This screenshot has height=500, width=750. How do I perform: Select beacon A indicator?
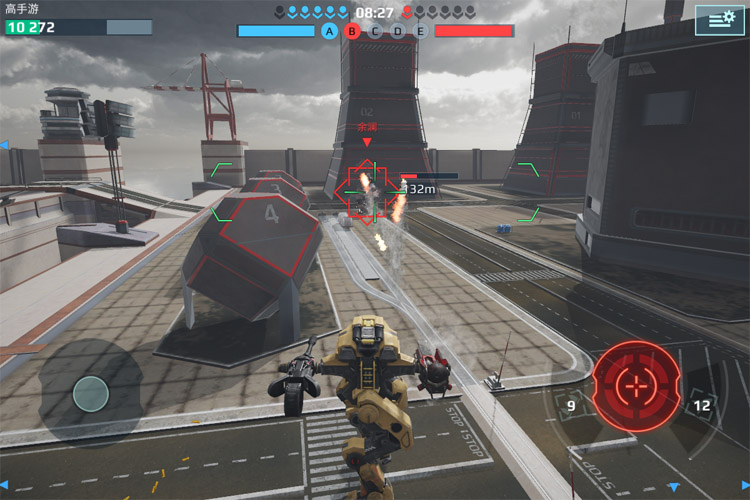(x=329, y=31)
